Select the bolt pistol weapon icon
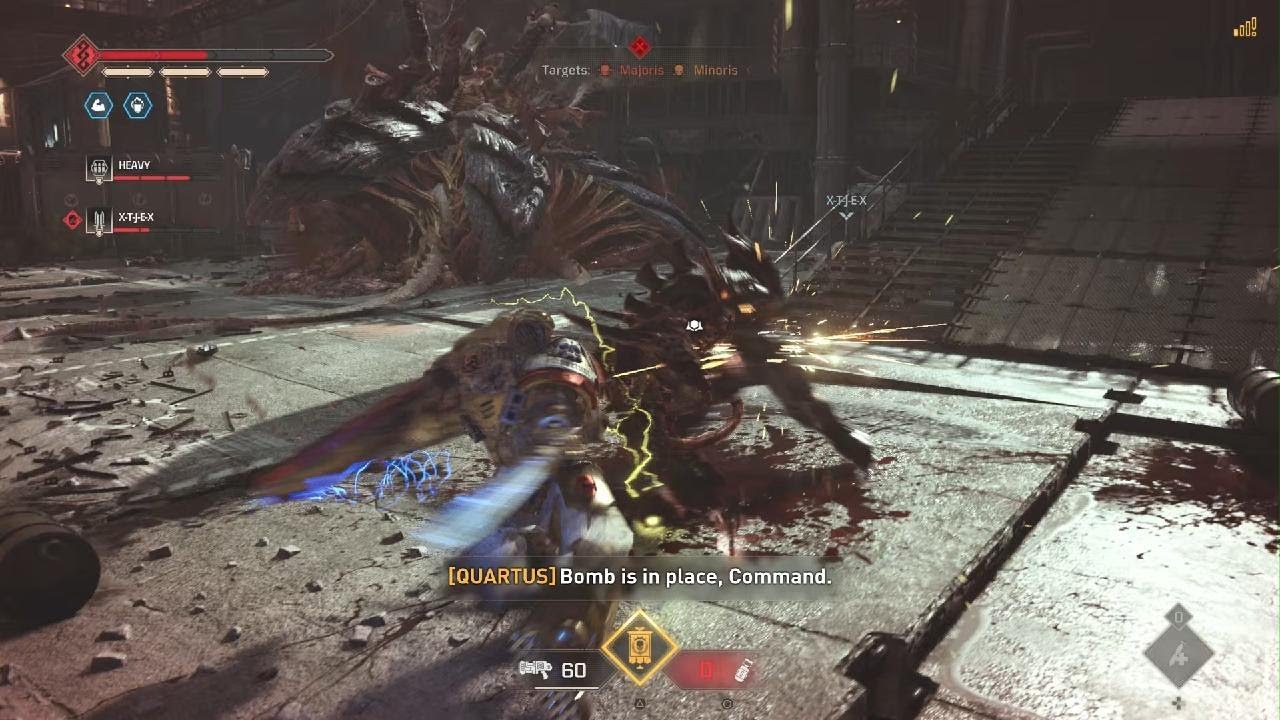The image size is (1280, 720). (536, 669)
